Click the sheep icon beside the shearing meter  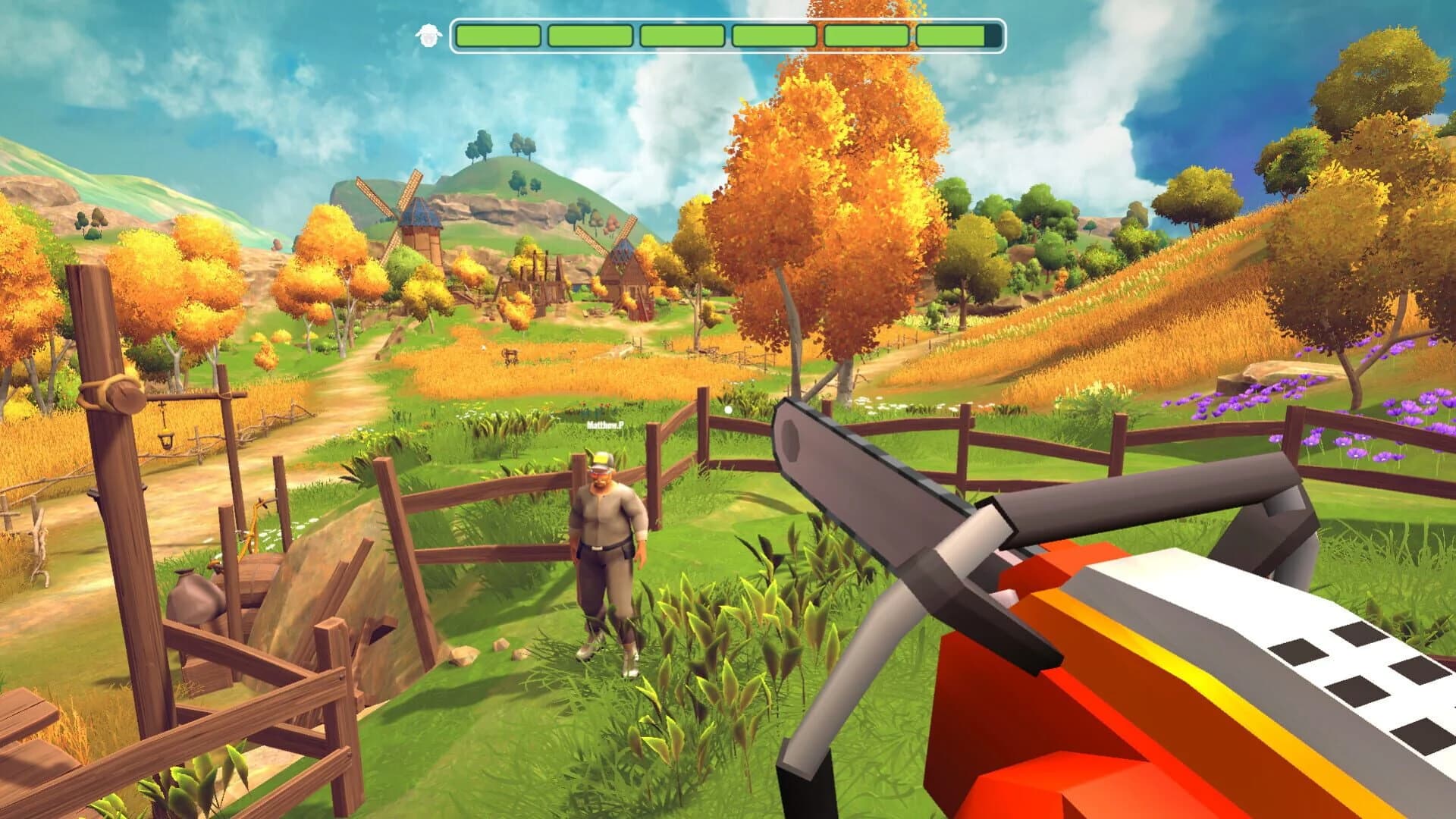[x=429, y=34]
